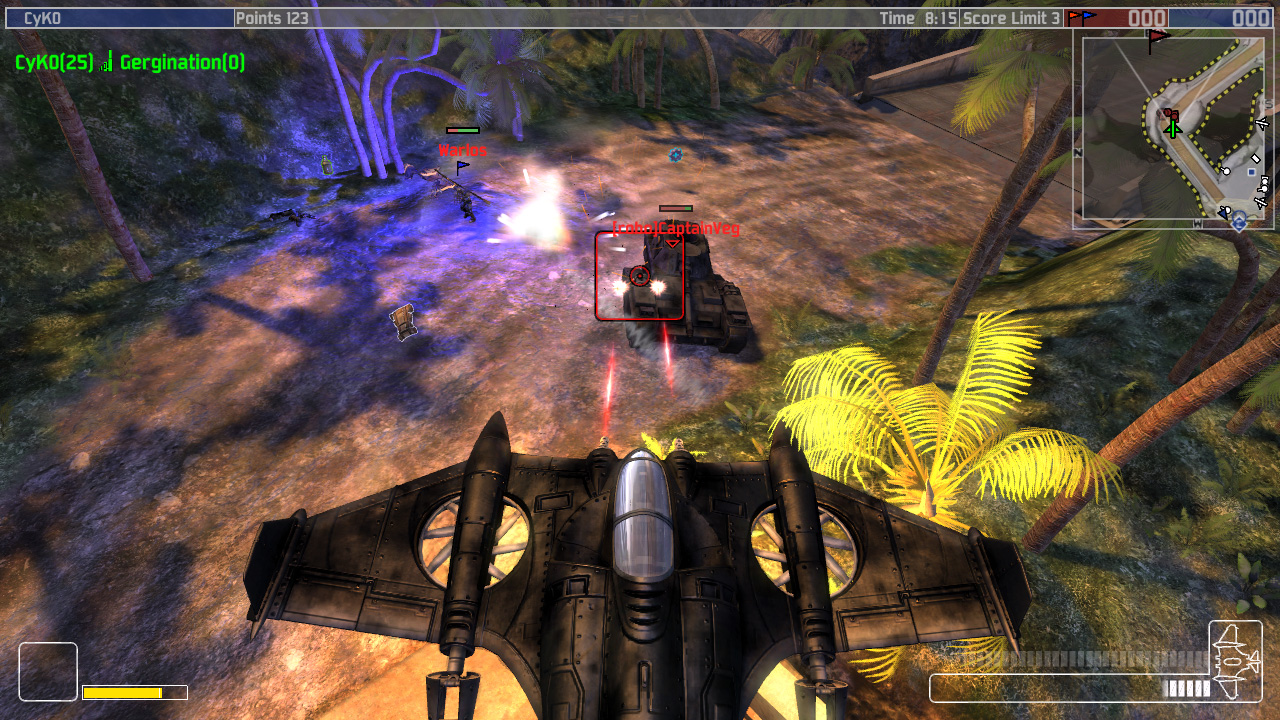Click the blue square marker on the minimap
Screen dimensions: 1280x720
click(1251, 172)
